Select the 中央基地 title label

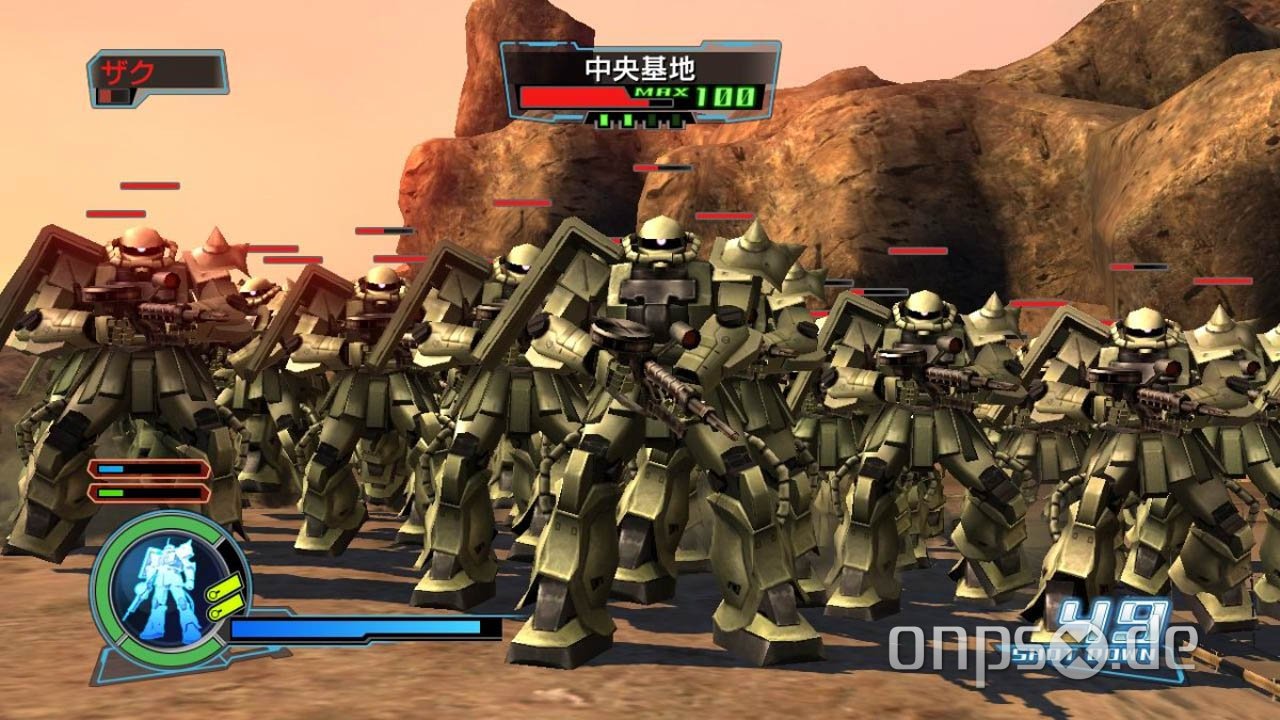[x=642, y=67]
